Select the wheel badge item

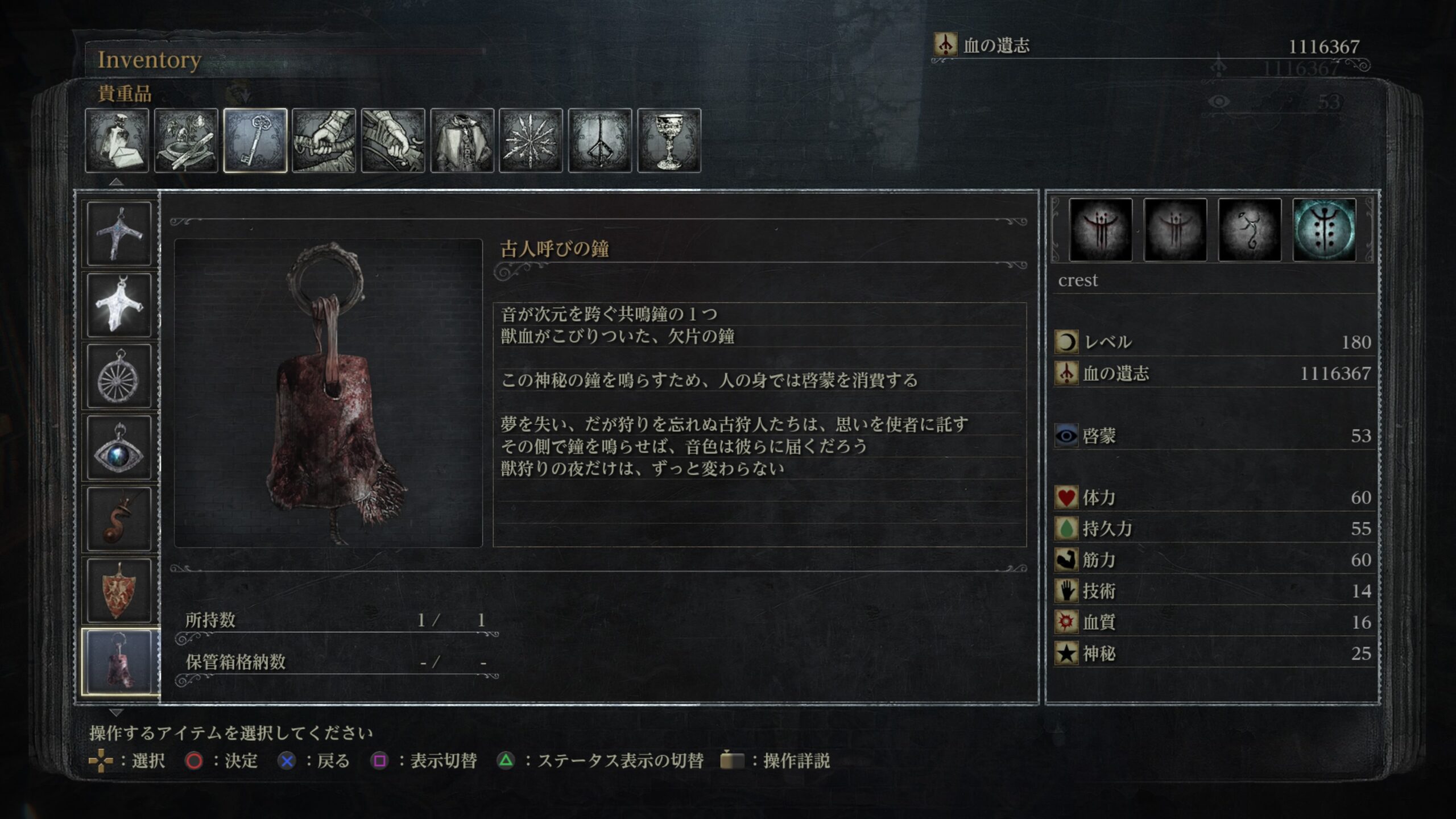pyautogui.click(x=119, y=377)
